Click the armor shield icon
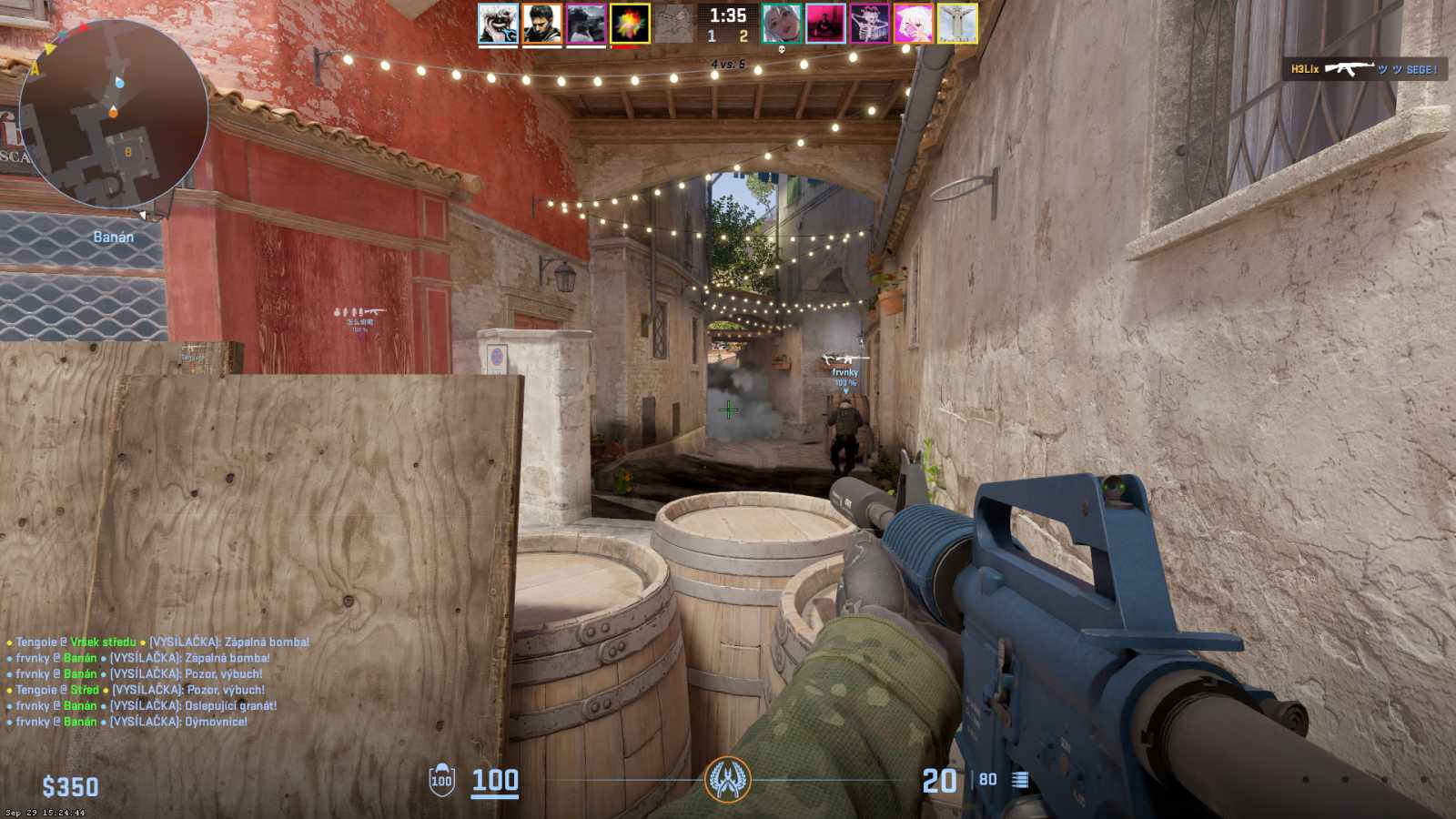This screenshot has height=819, width=1456. pyautogui.click(x=440, y=780)
